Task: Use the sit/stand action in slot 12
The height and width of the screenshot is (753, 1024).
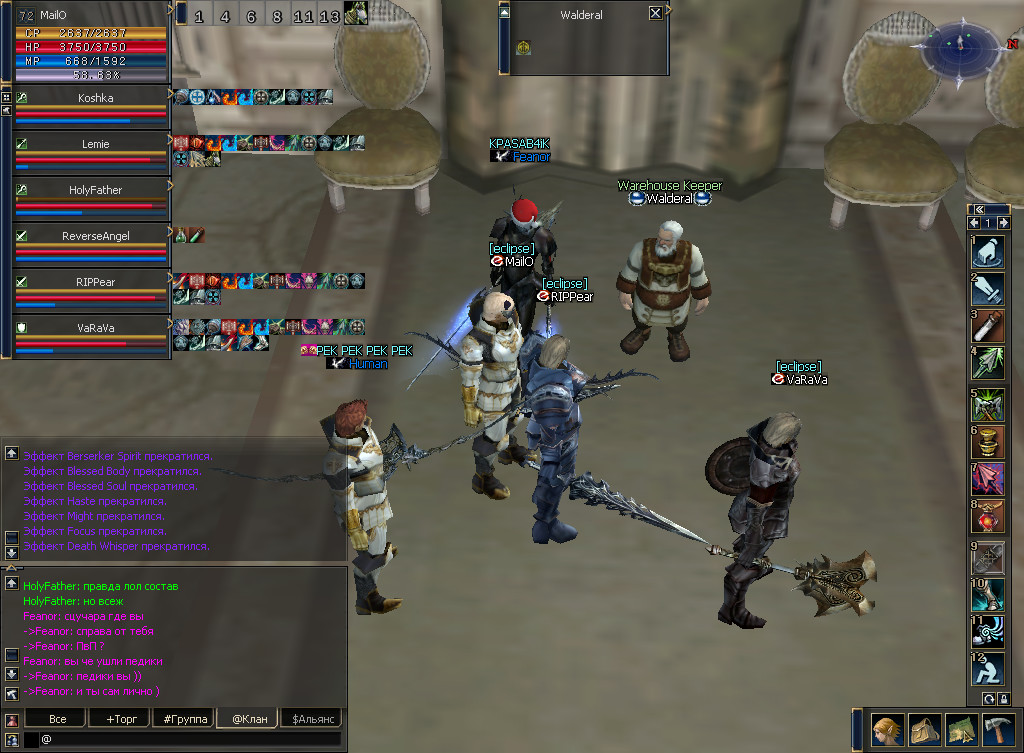Action: (x=988, y=668)
